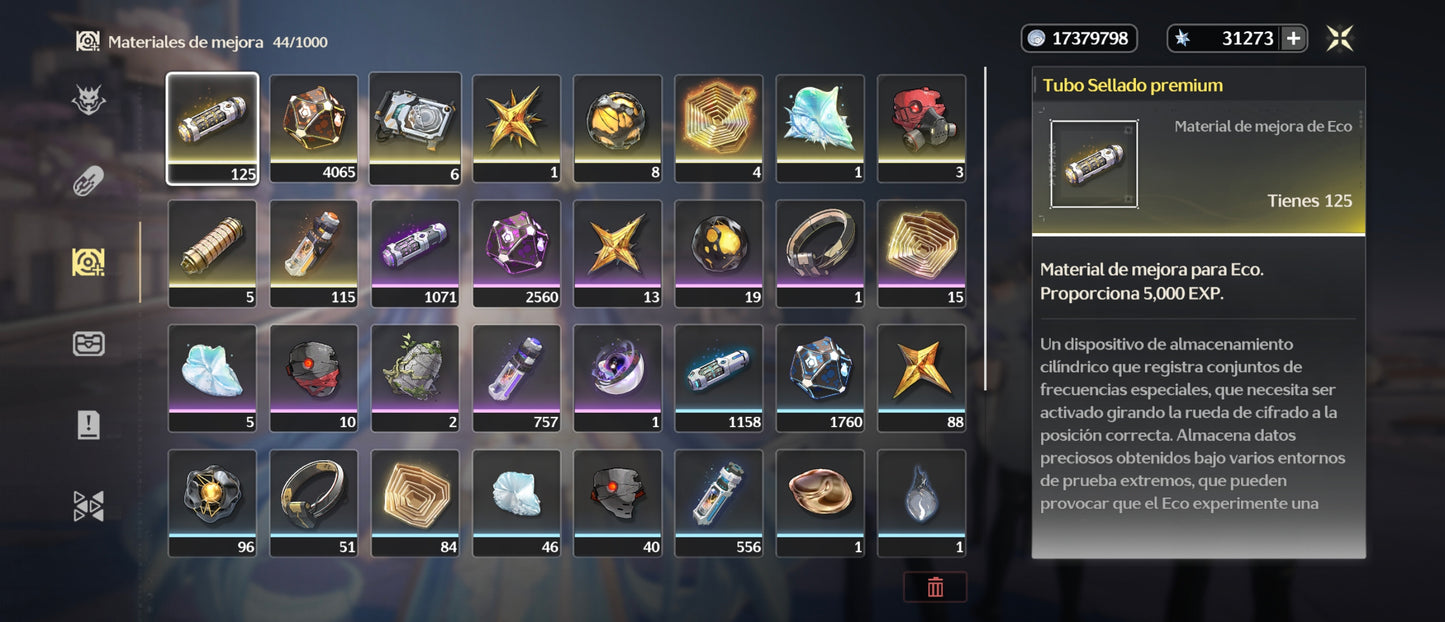Select the purple sealed tube with 1071

point(415,253)
